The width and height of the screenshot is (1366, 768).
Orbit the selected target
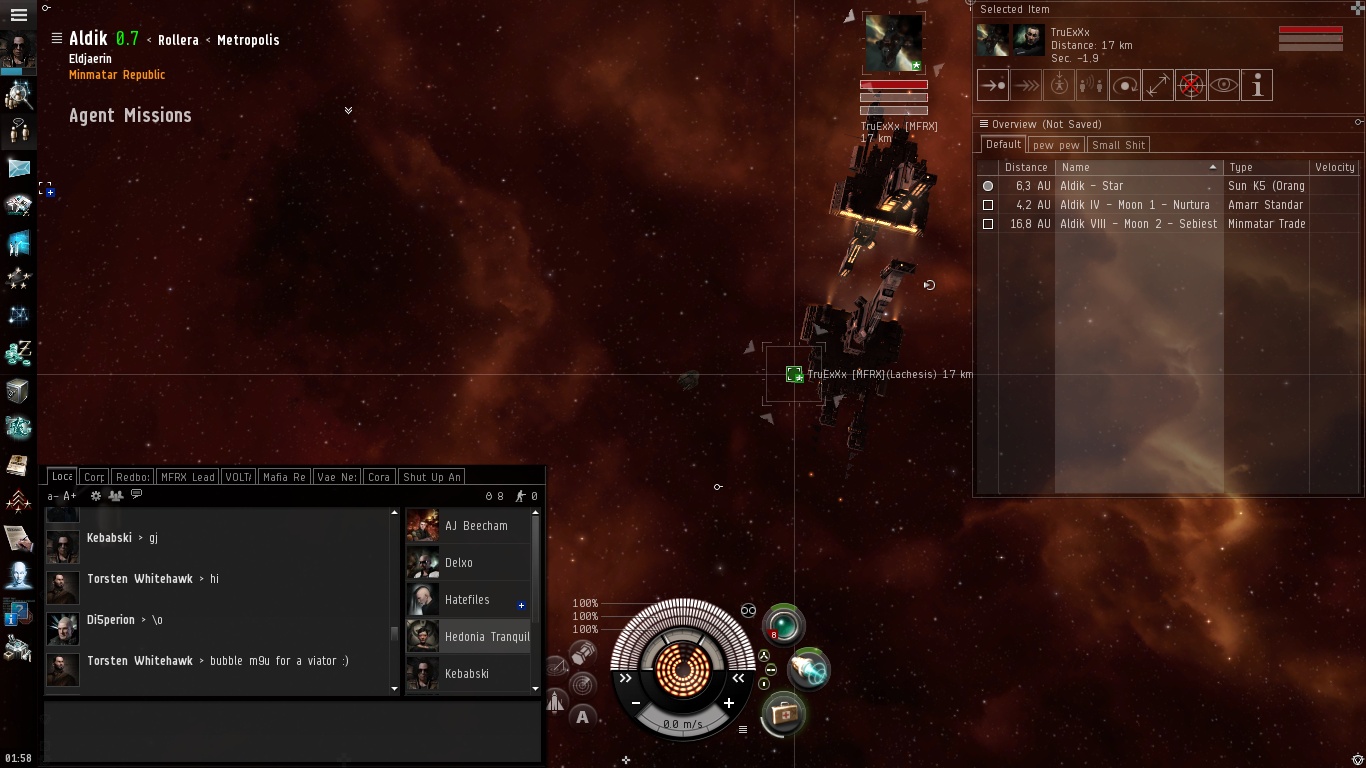coord(1124,86)
